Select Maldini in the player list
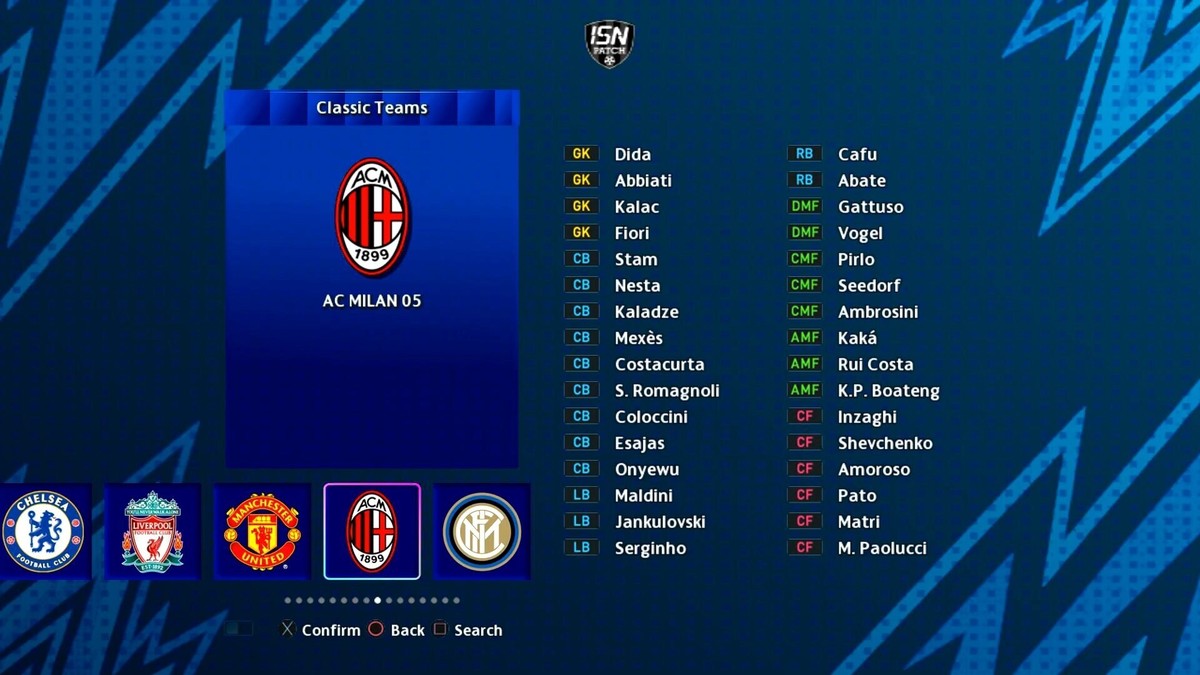1200x675 pixels. tap(643, 495)
